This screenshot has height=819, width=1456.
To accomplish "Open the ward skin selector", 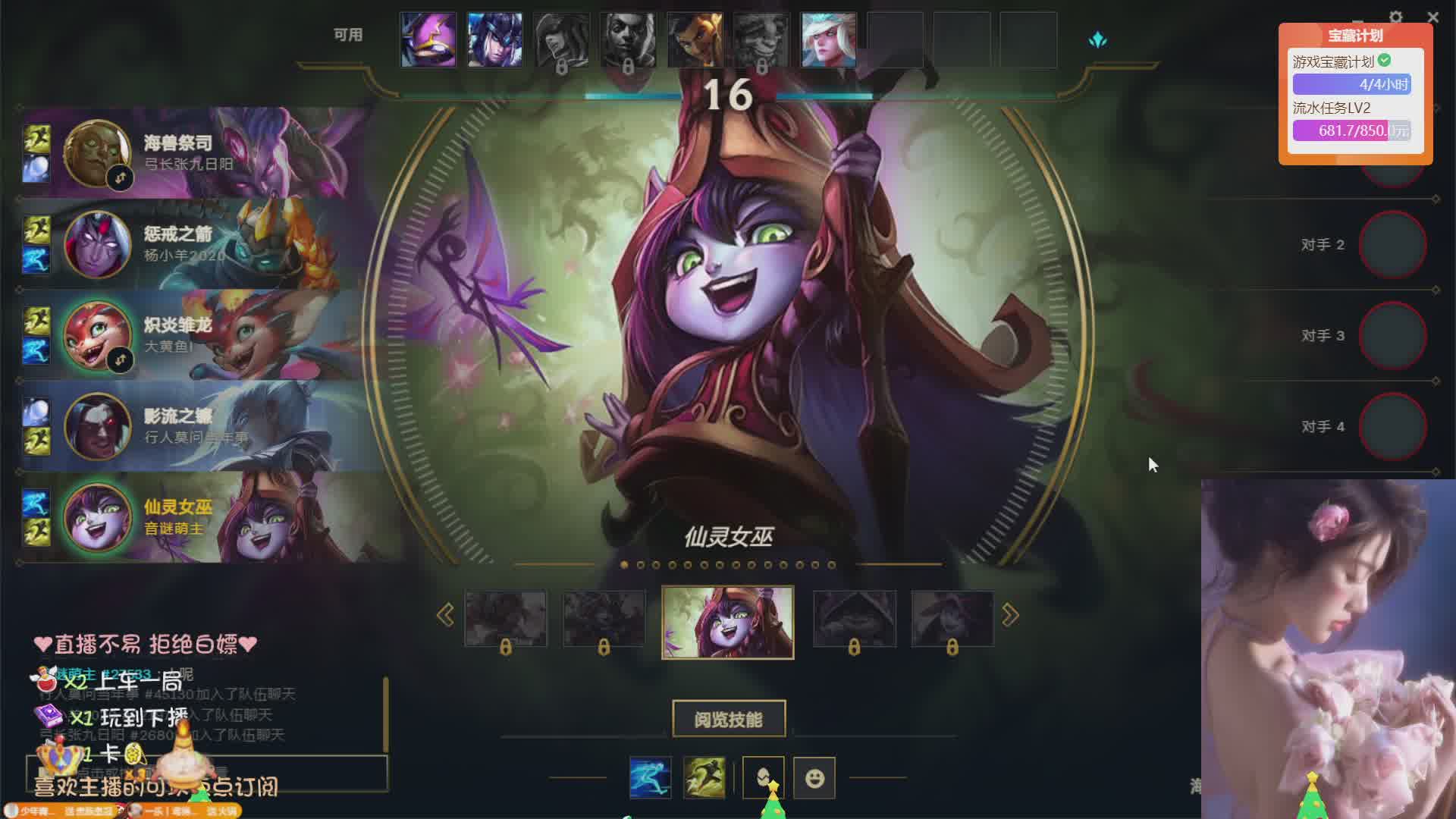I will click(763, 777).
